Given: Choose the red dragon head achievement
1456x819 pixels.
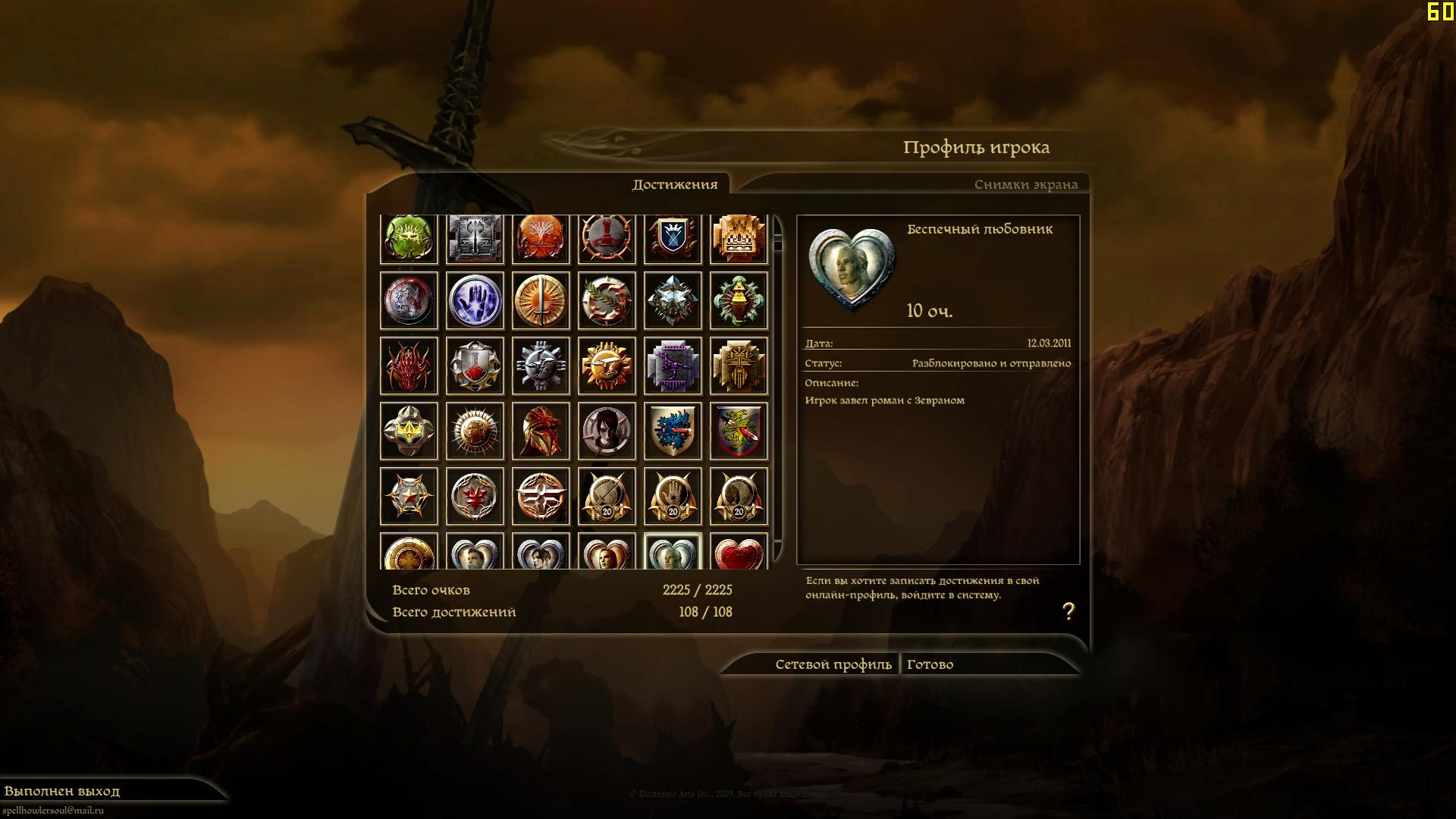Looking at the screenshot, I should click(x=409, y=366).
